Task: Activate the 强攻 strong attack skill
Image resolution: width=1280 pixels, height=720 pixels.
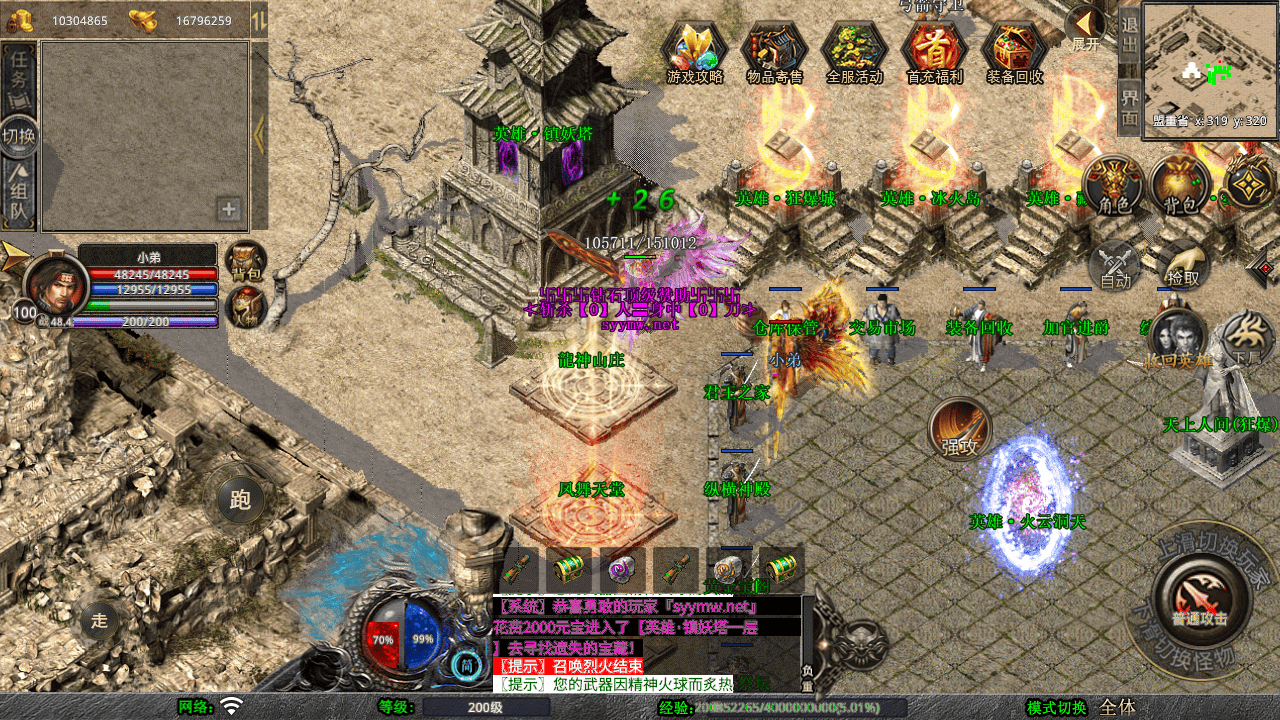Action: coord(960,430)
